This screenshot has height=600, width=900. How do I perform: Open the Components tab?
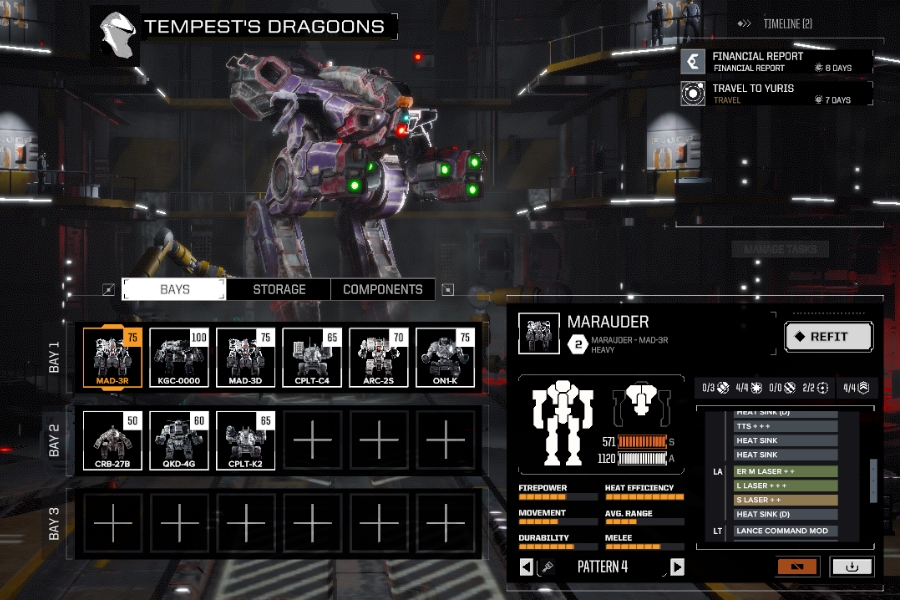(383, 289)
